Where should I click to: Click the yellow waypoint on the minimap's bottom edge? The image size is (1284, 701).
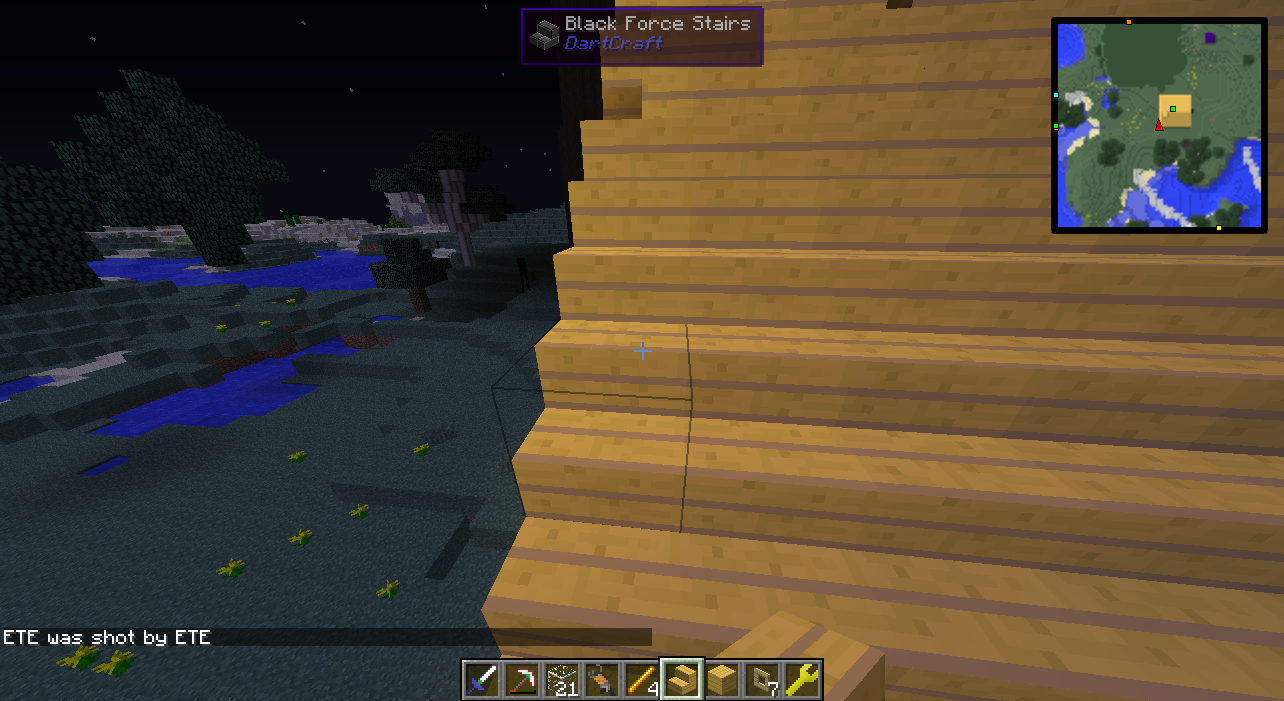tap(1219, 229)
